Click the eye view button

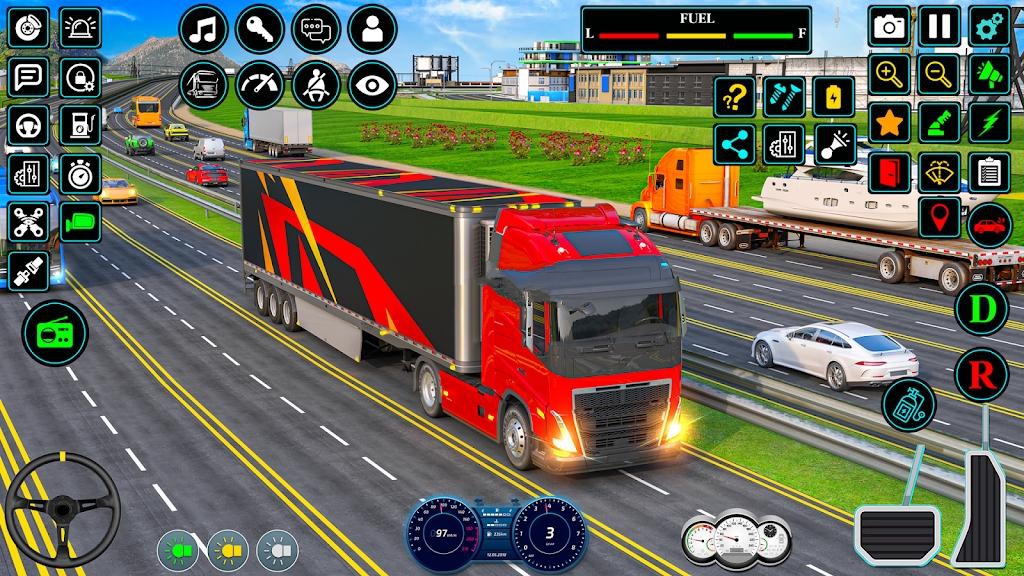tap(372, 85)
